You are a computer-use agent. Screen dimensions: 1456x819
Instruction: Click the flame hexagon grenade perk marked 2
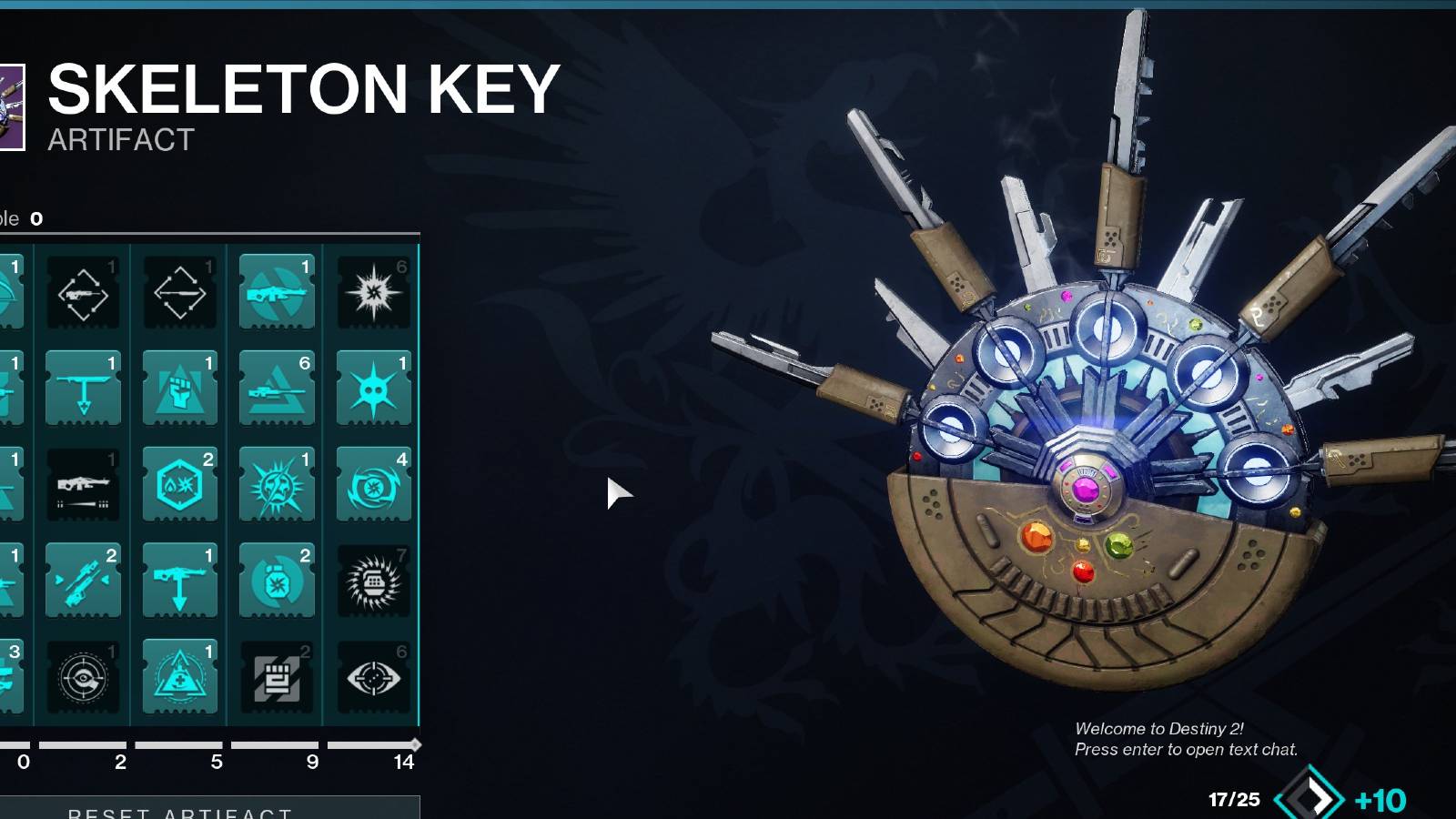click(179, 484)
